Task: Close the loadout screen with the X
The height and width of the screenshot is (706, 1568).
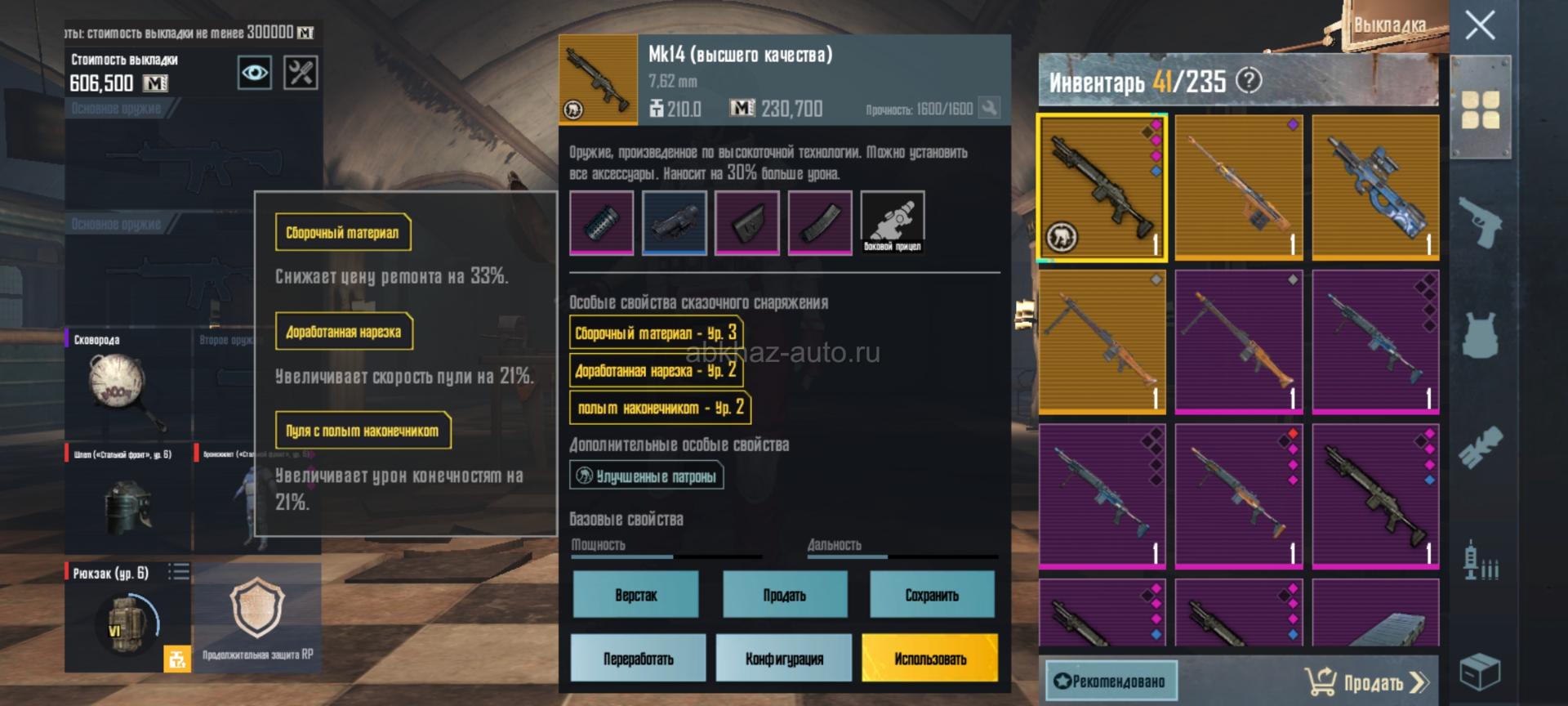Action: tap(1479, 26)
